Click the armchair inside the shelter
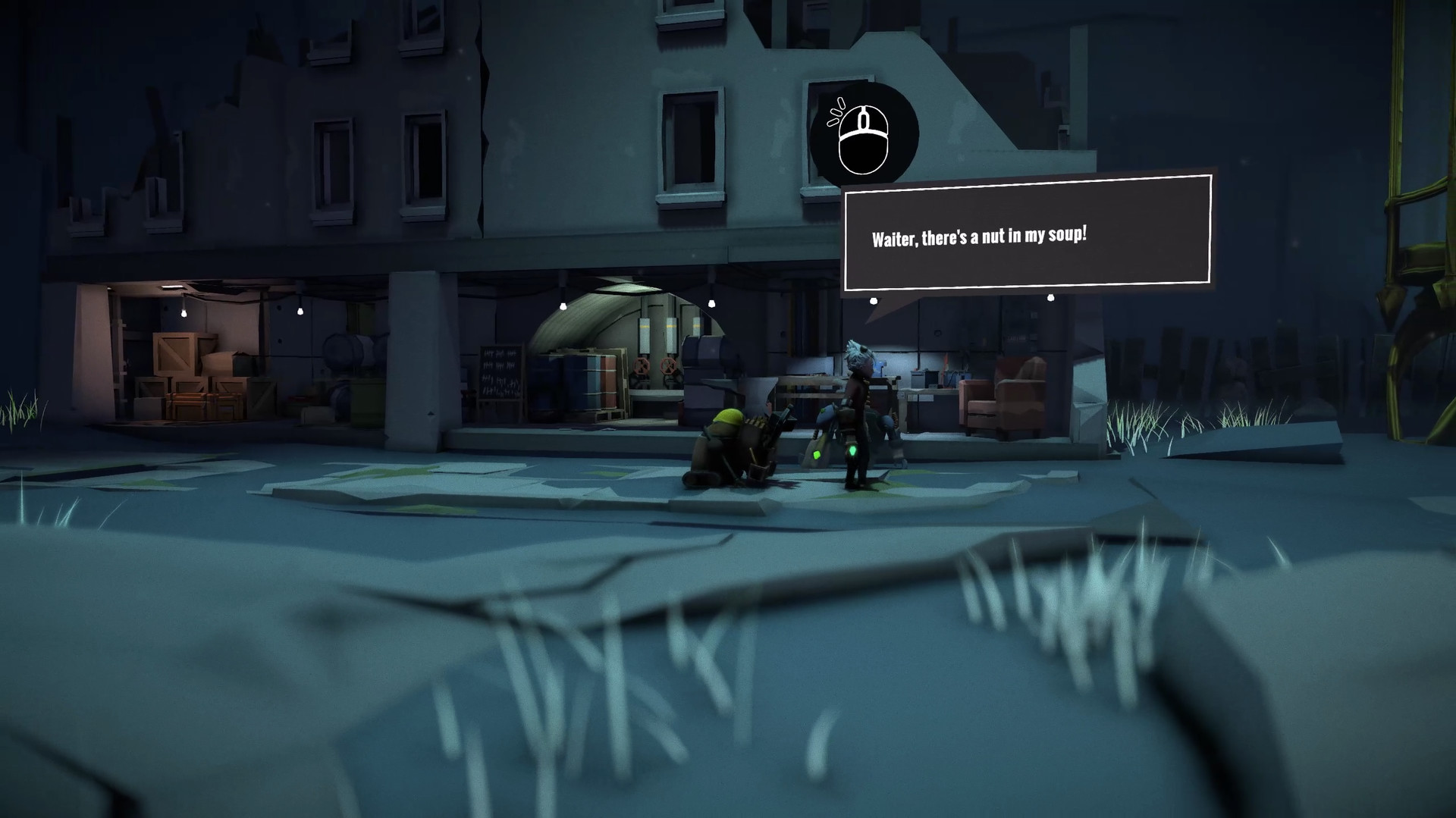 (1003, 401)
